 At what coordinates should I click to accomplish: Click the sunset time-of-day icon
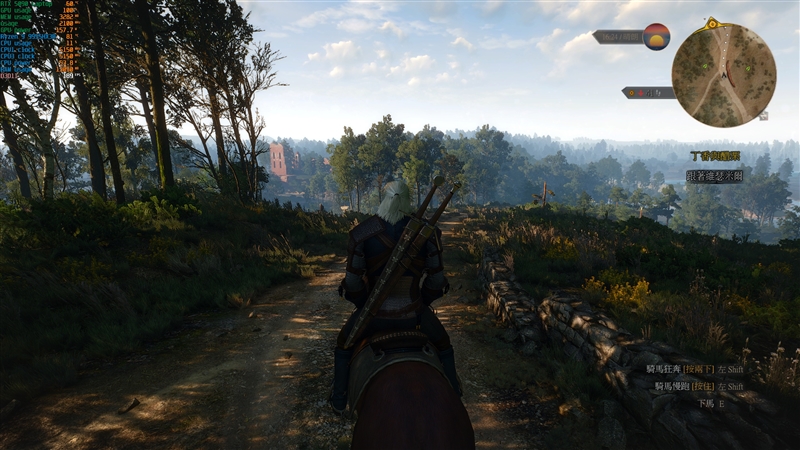[656, 37]
